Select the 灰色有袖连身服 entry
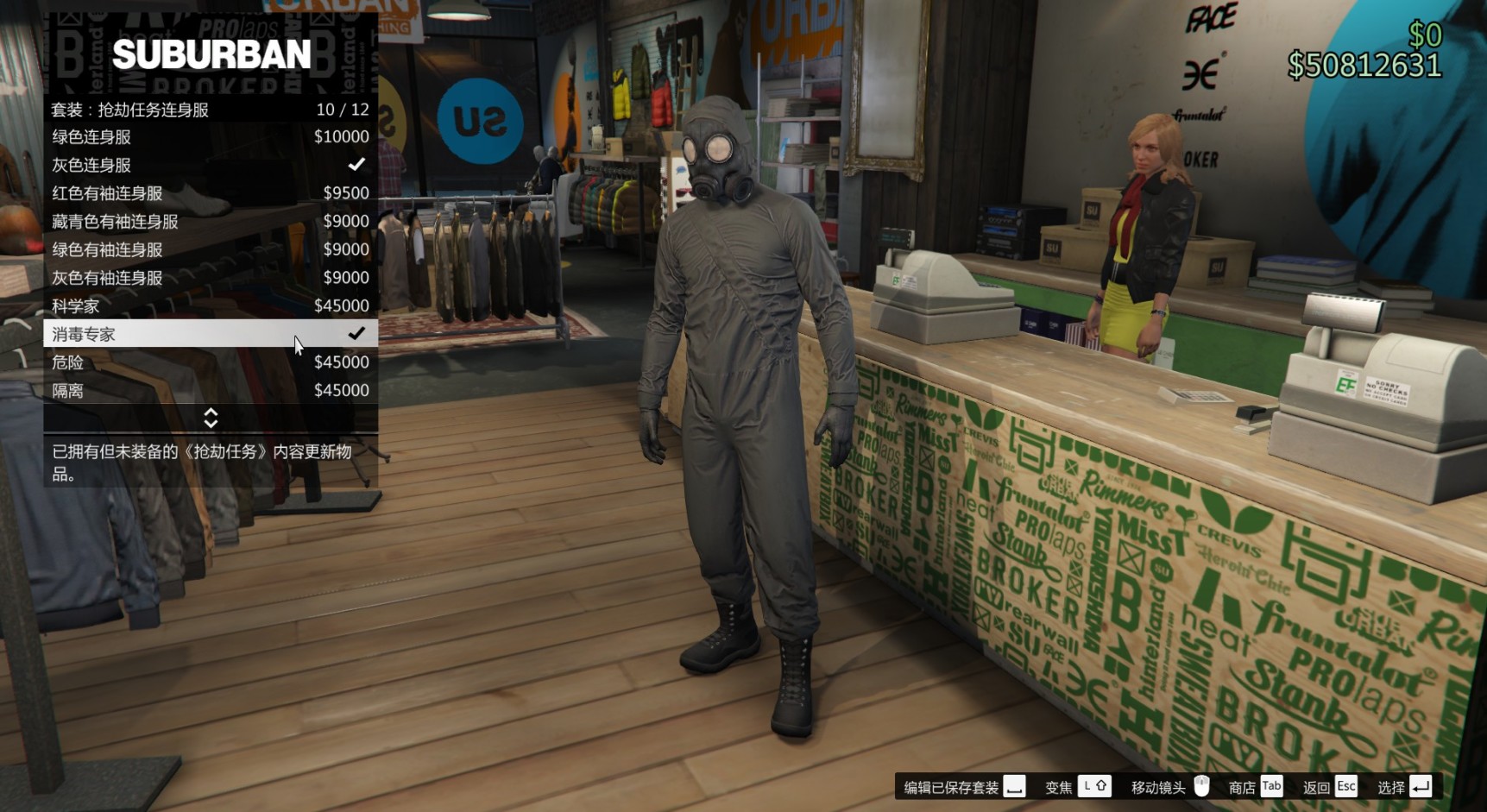The width and height of the screenshot is (1487, 812). [210, 278]
